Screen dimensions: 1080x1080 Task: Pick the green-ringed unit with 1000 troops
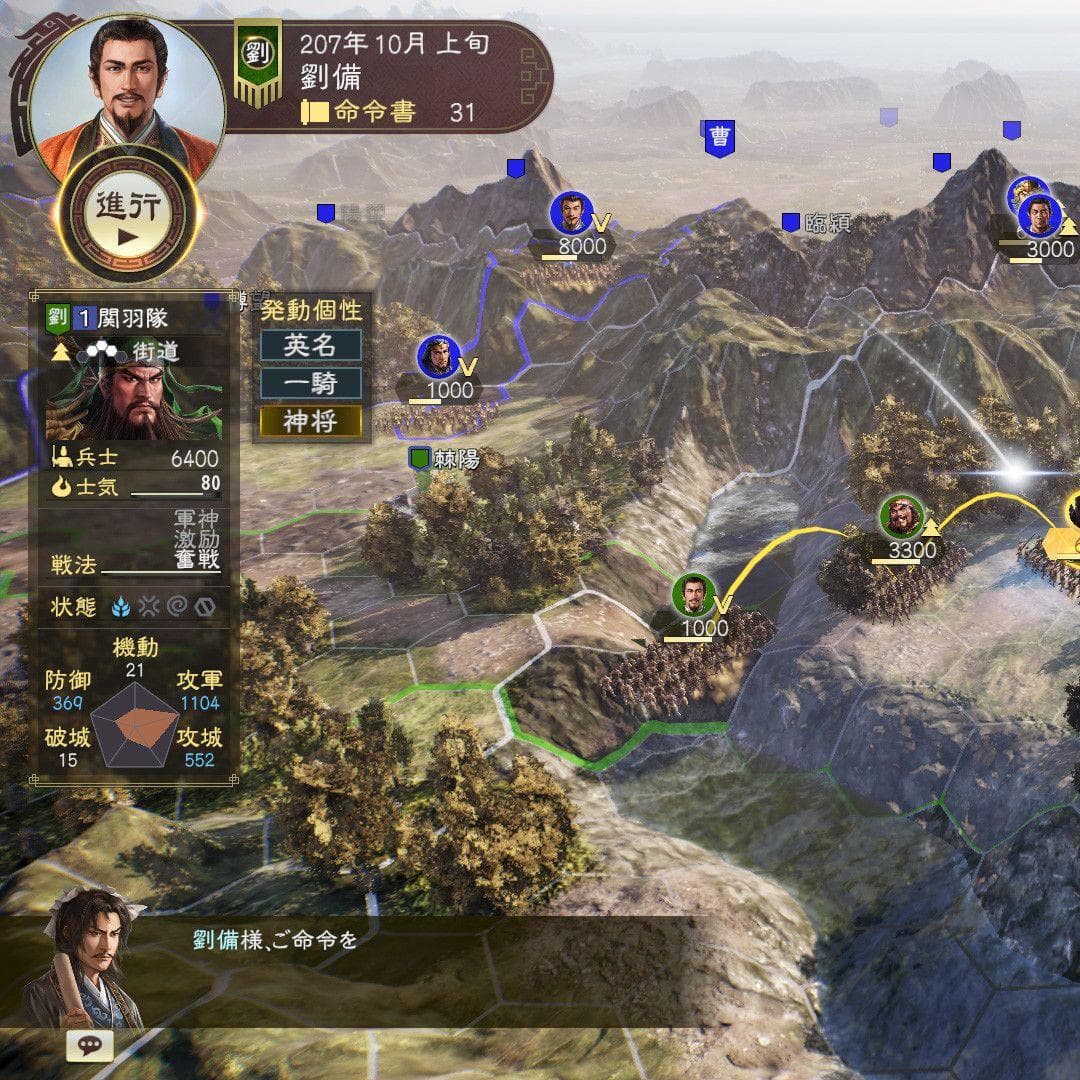(x=693, y=596)
